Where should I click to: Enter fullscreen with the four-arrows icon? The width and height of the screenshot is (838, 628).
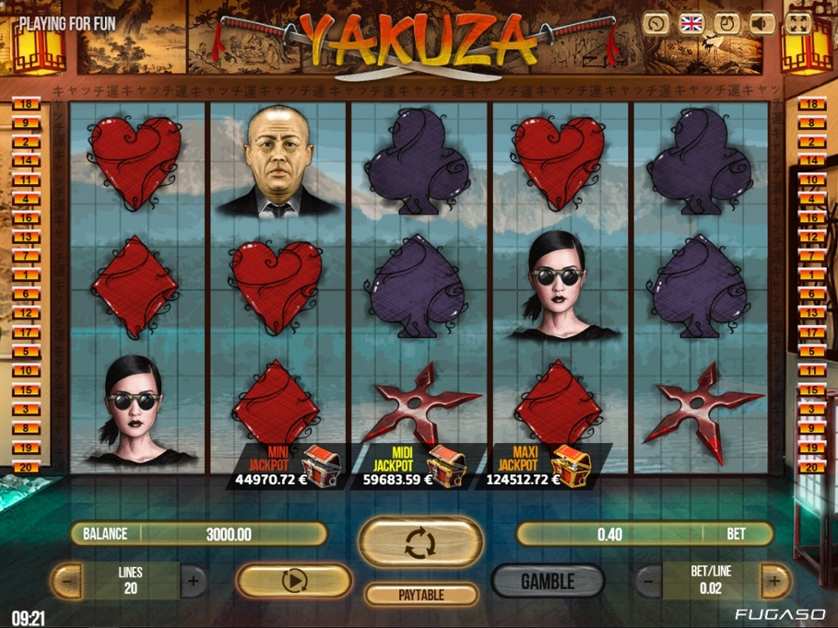[798, 24]
